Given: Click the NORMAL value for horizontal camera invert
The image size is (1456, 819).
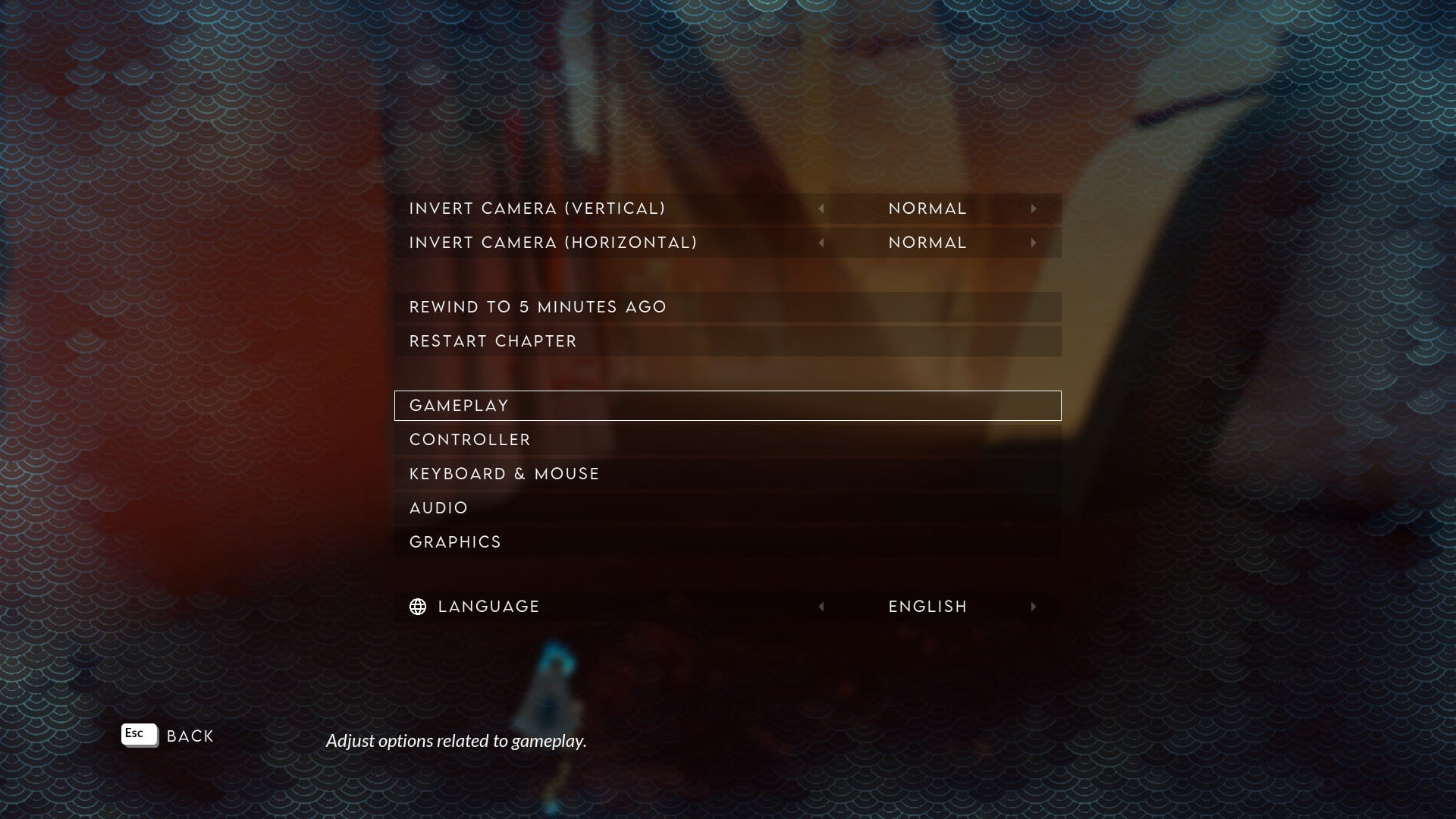Looking at the screenshot, I should coord(927,243).
